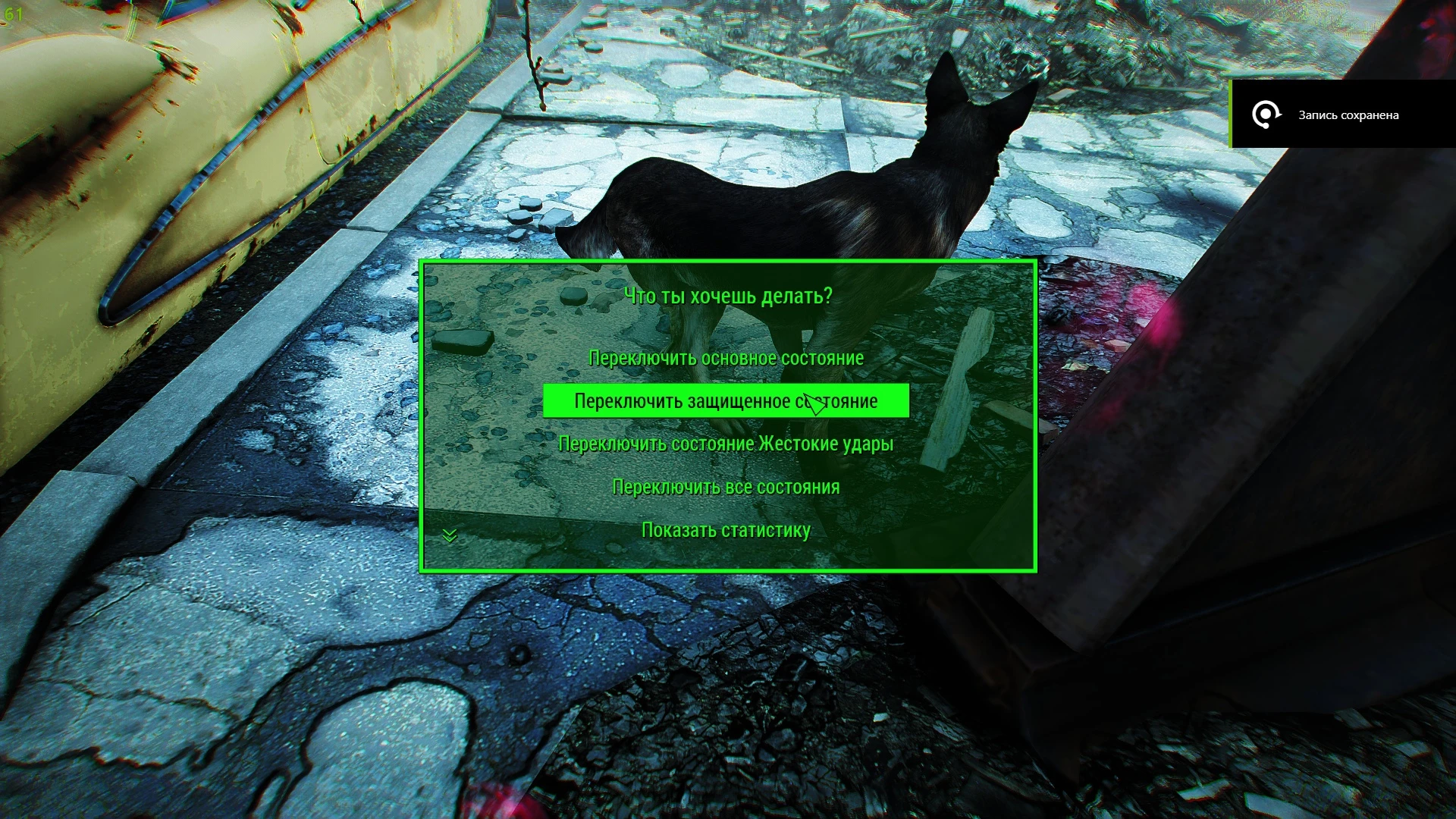Screen dimensions: 1456x819
Task: Choose 'Переключить состояние Жестокие удары' menu entry
Action: pyautogui.click(x=726, y=444)
